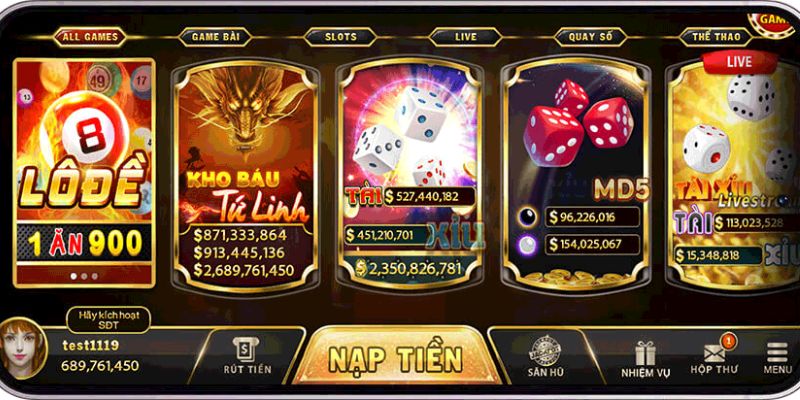Choose the THỂ THAO tab

(x=715, y=37)
